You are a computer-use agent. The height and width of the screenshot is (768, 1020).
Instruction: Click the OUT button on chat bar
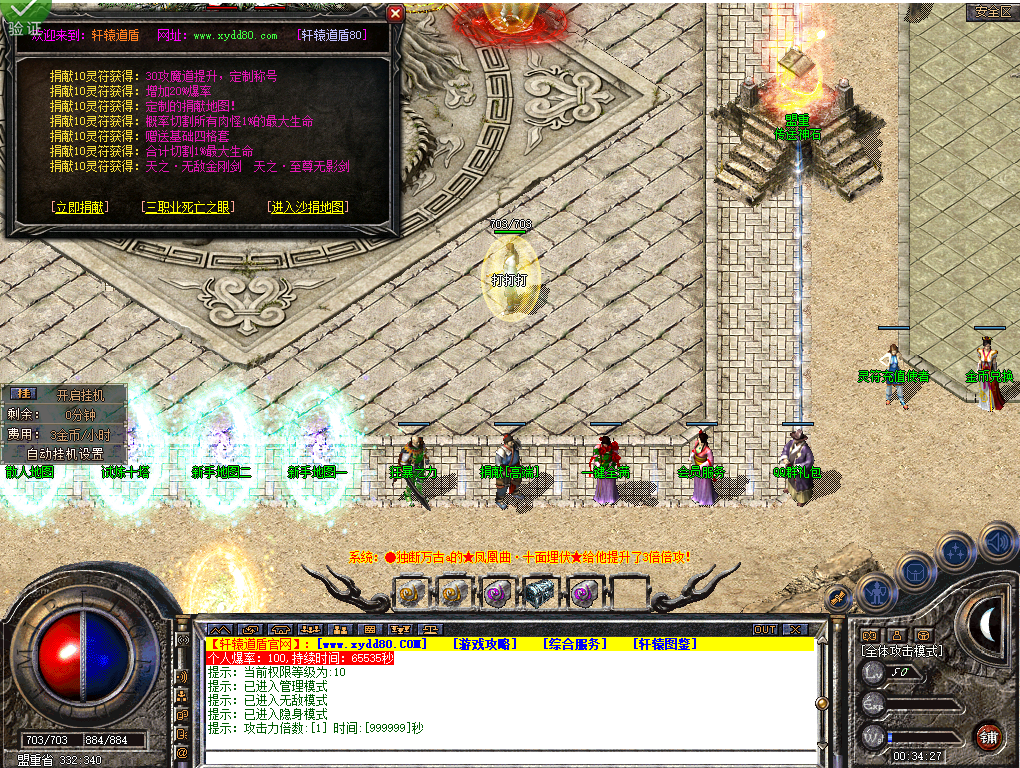765,630
